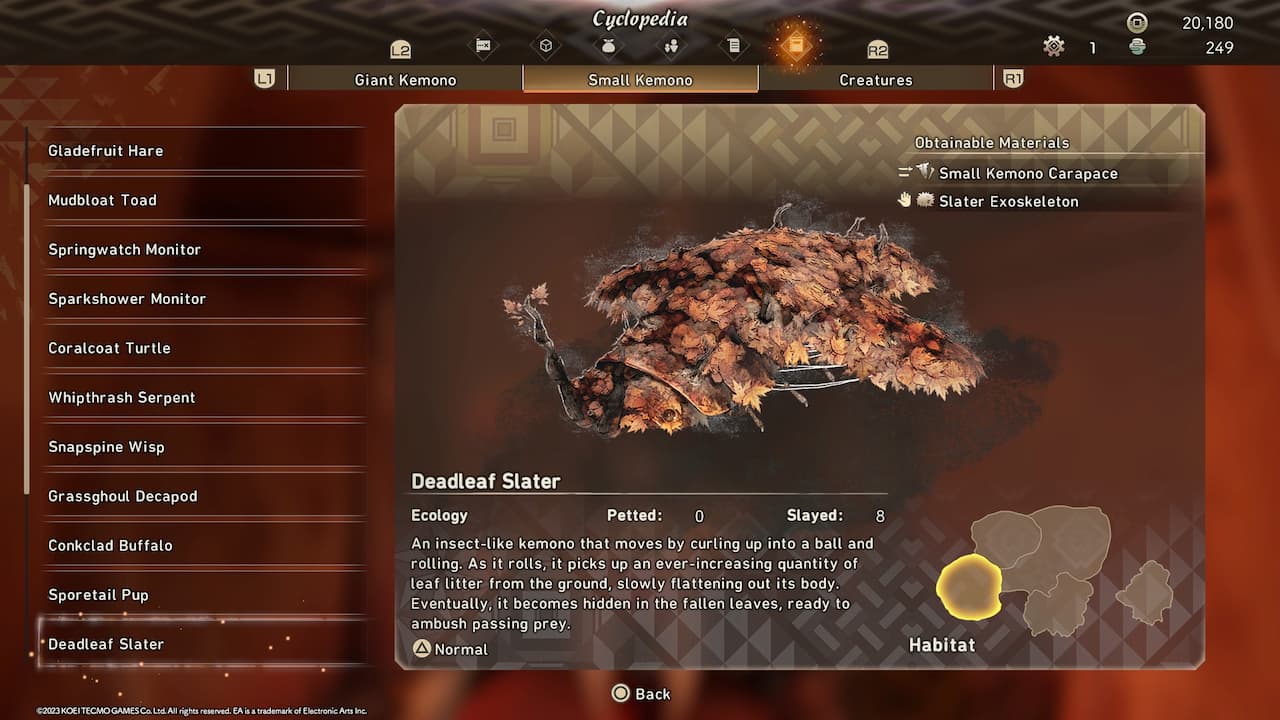Open the notes list category icon
1280x720 pixels.
[733, 45]
